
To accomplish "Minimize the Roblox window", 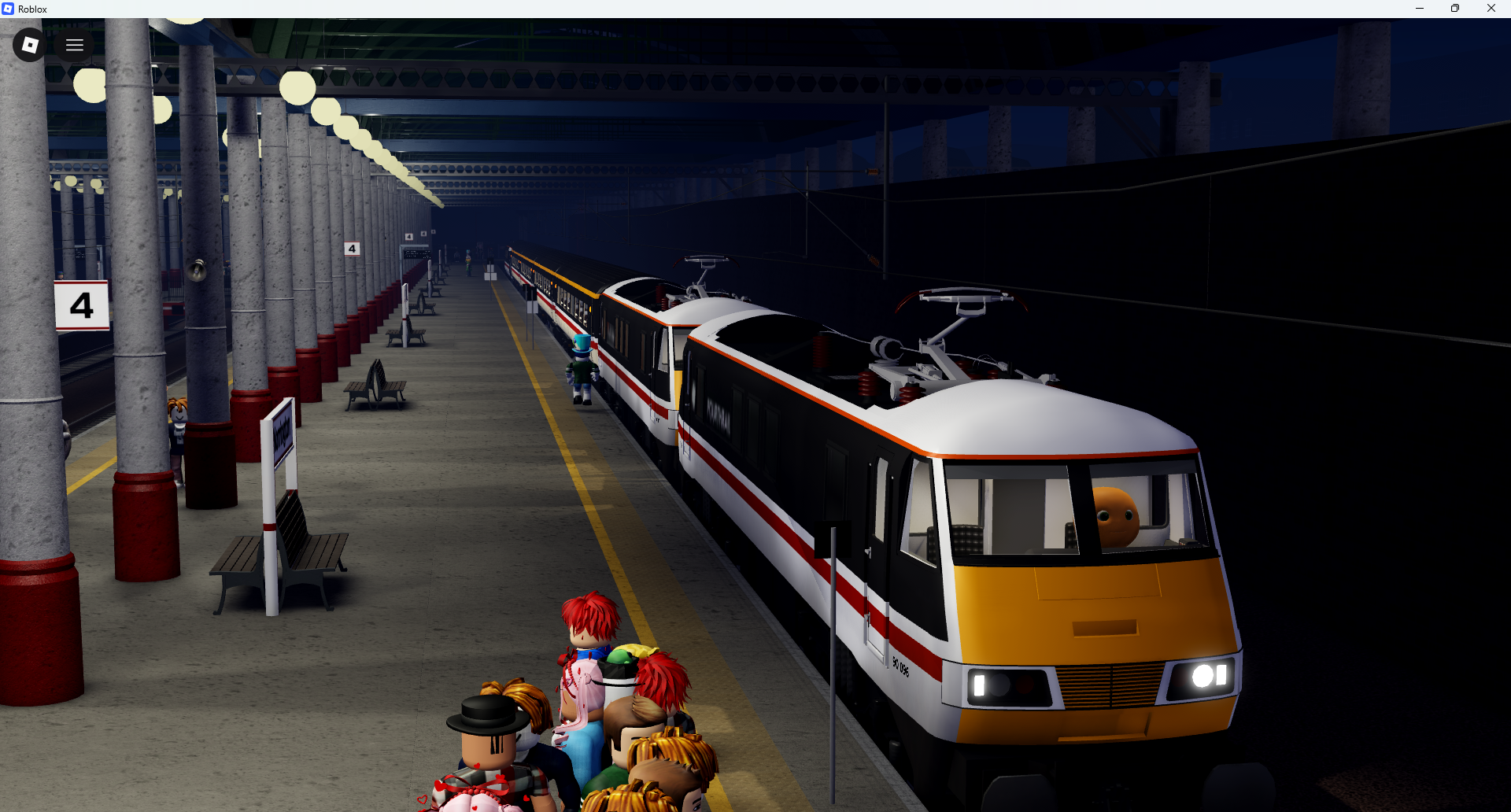I will click(x=1420, y=9).
